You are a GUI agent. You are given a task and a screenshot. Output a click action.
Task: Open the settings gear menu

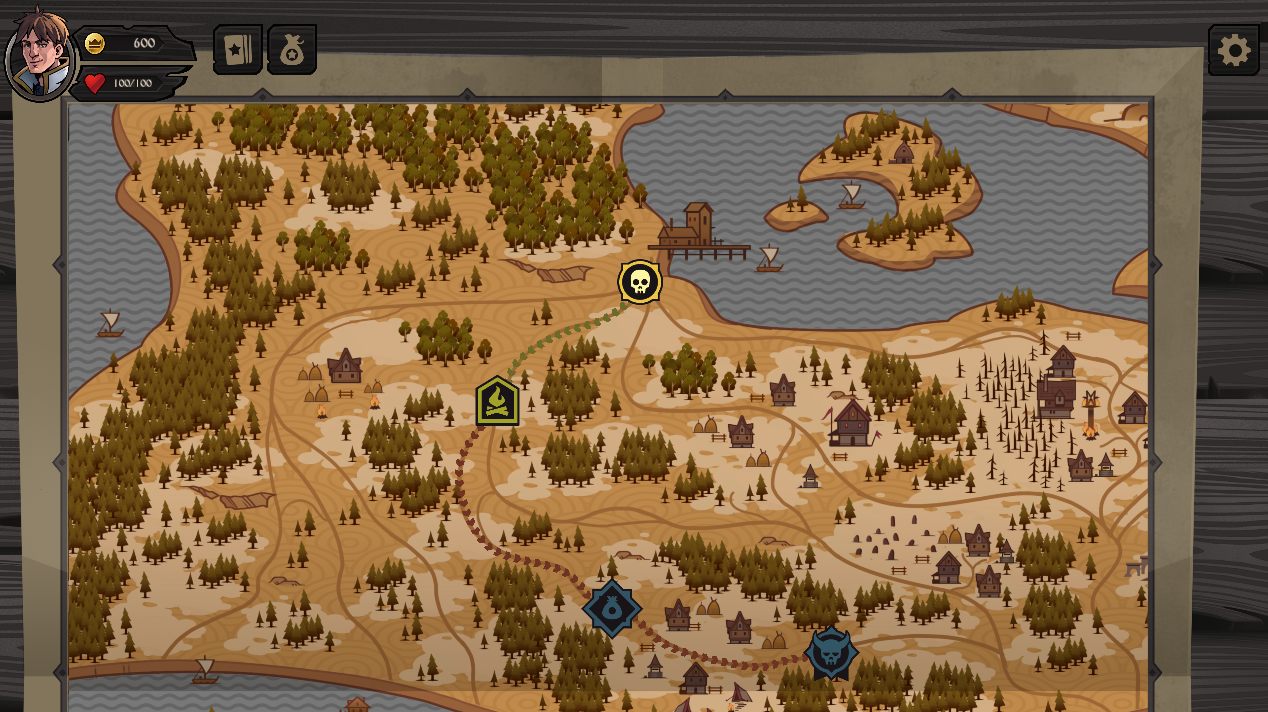click(x=1233, y=50)
